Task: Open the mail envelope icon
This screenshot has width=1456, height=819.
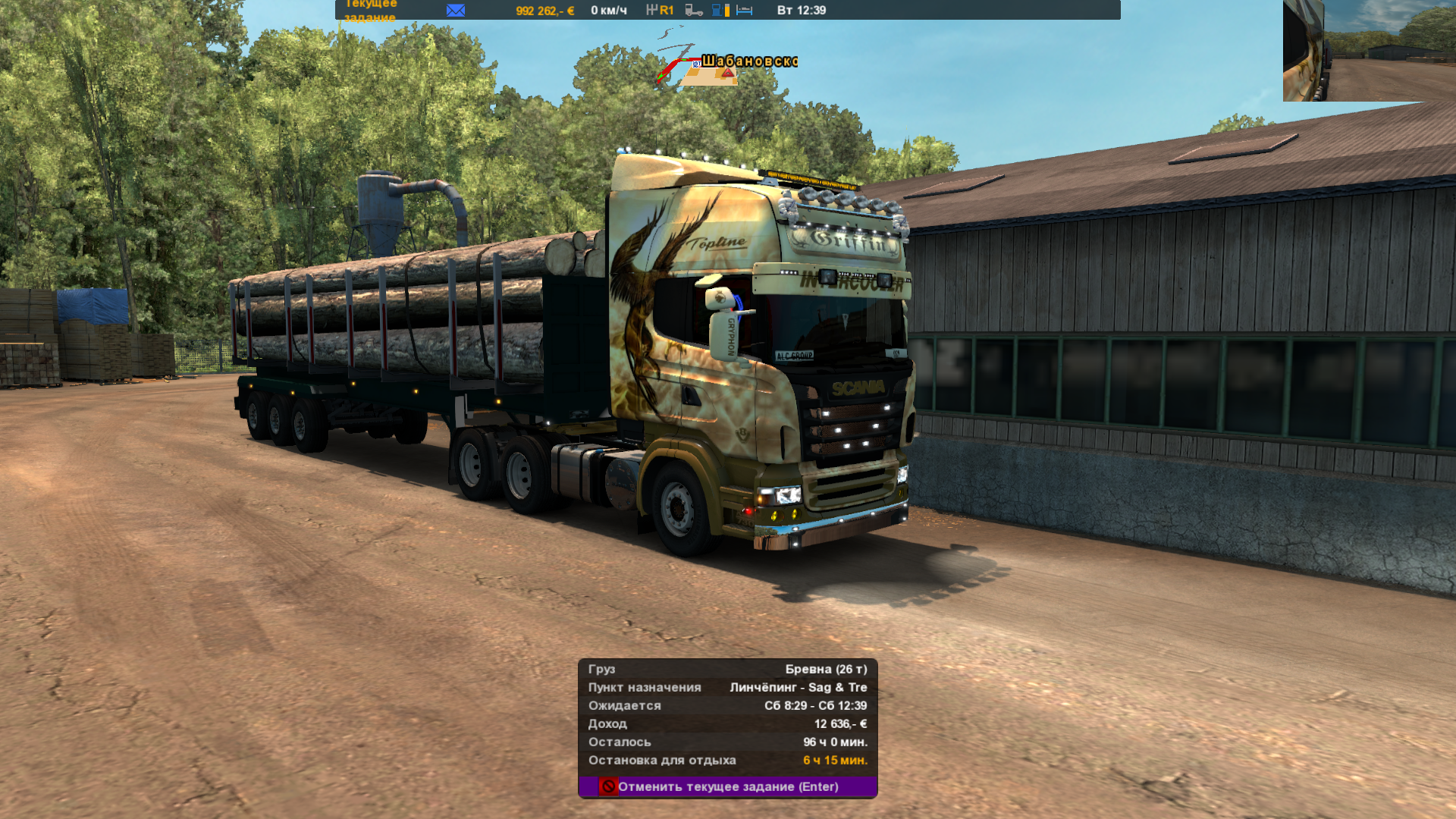Action: pyautogui.click(x=456, y=10)
